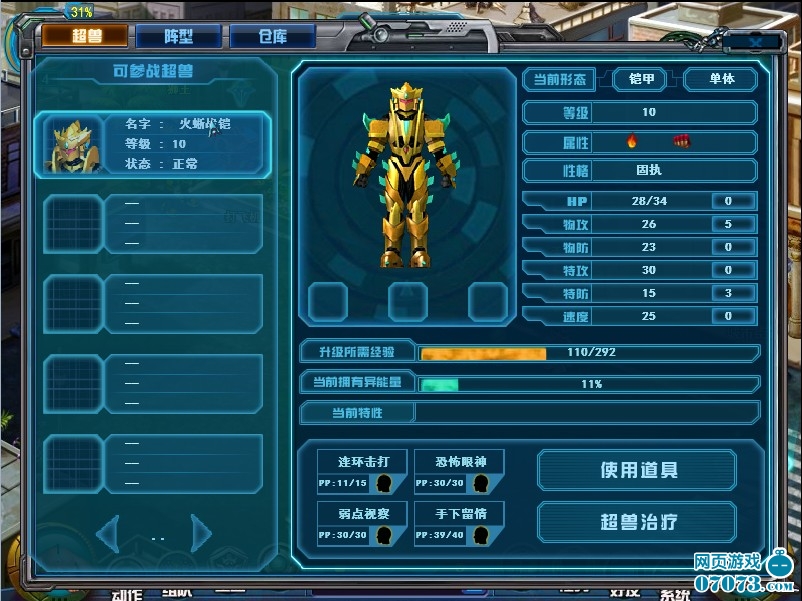Switch to the 仓库 tab
This screenshot has height=601, width=802.
point(272,37)
